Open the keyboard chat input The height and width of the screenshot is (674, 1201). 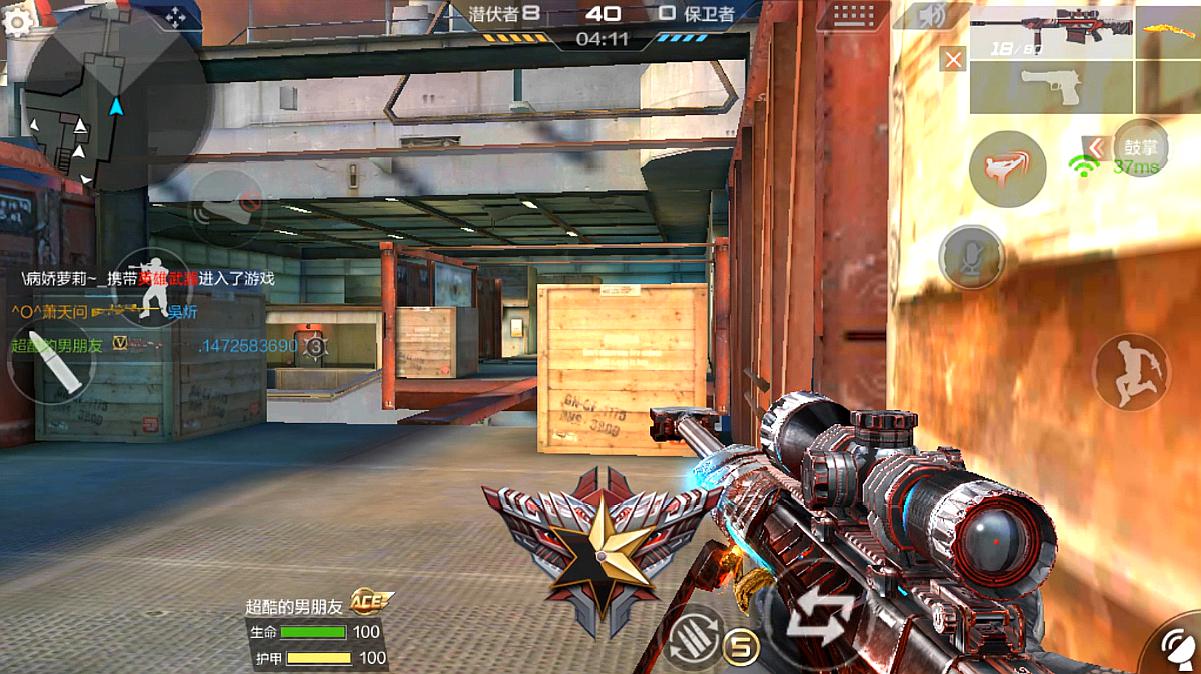pyautogui.click(x=851, y=16)
